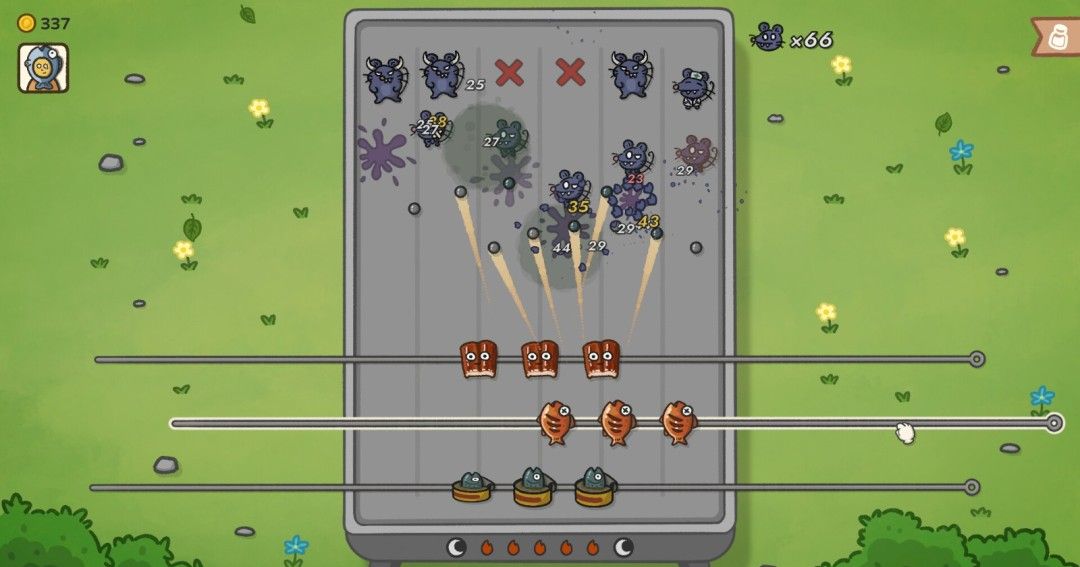The height and width of the screenshot is (567, 1080).
Task: Open the salt shaker ribbon tab
Action: 1057,37
